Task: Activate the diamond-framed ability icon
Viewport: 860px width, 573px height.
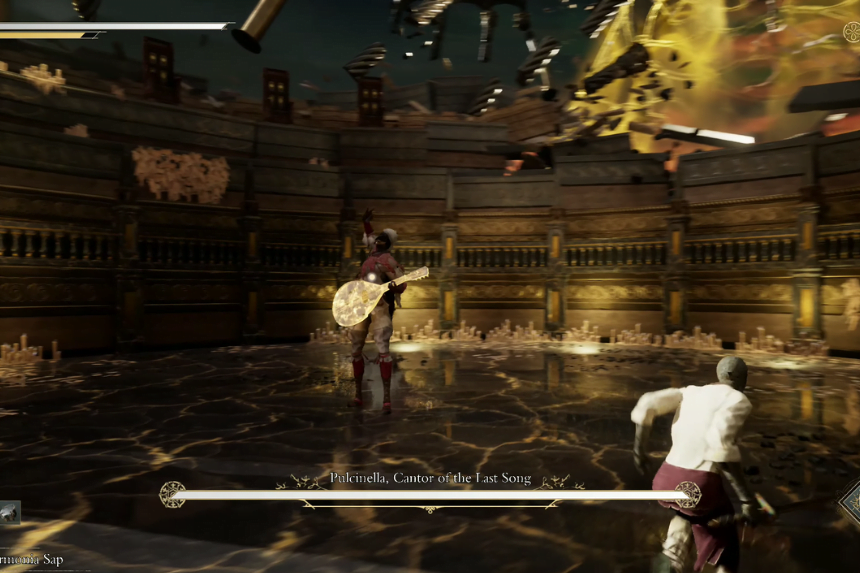Action: tap(852, 502)
